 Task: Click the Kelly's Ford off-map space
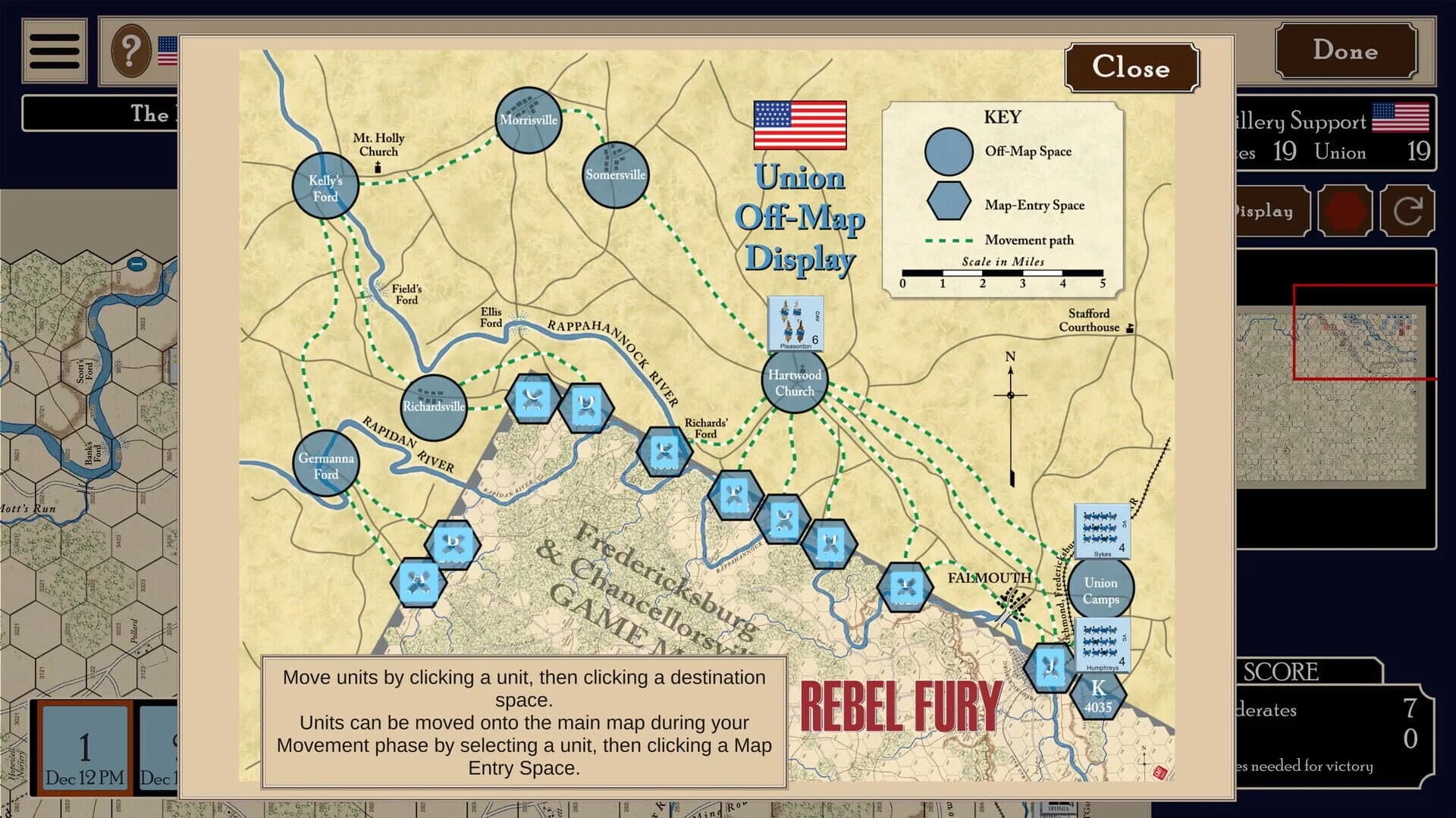coord(326,185)
